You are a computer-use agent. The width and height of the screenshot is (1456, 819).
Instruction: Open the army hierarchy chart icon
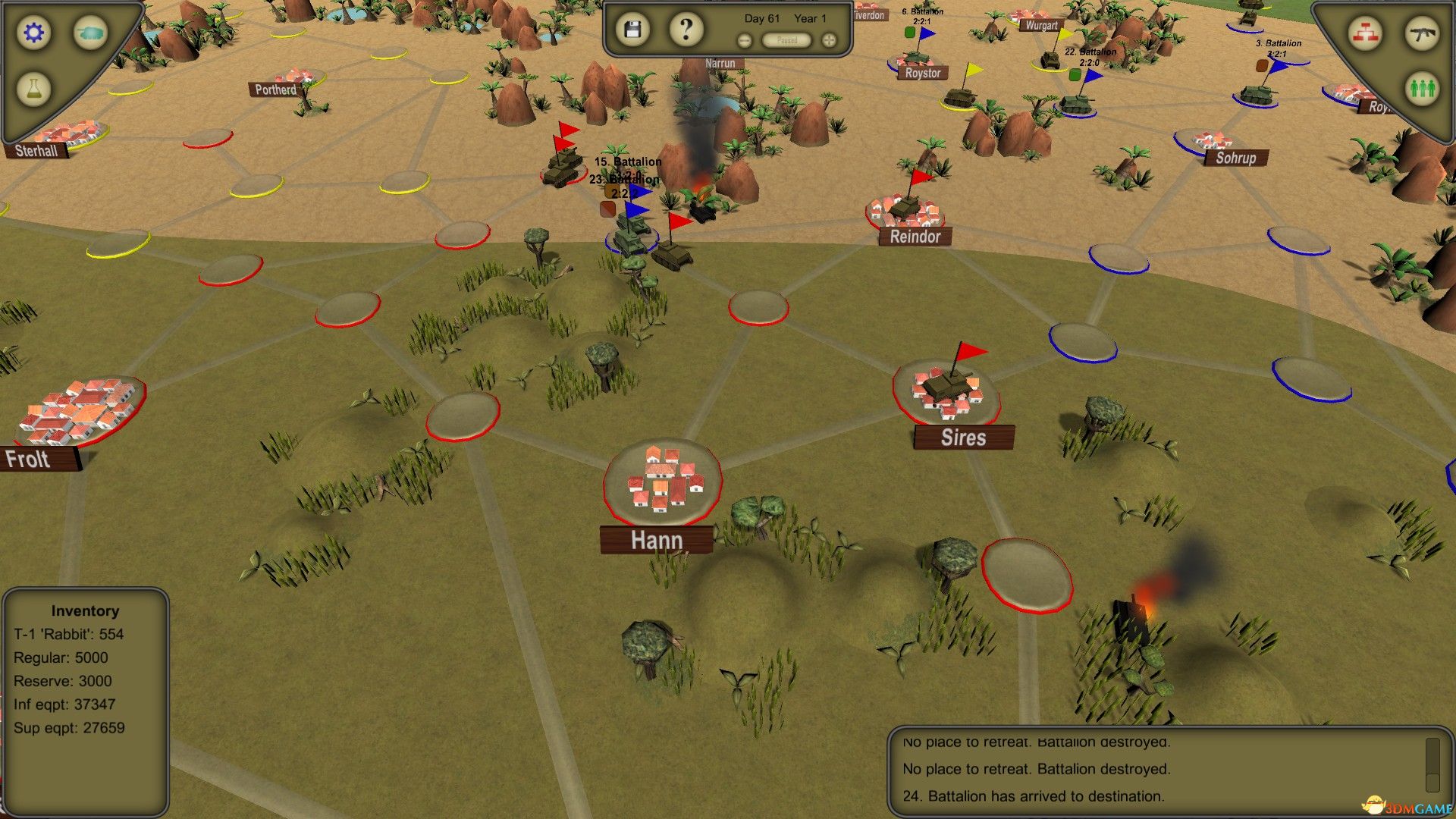point(1365,33)
